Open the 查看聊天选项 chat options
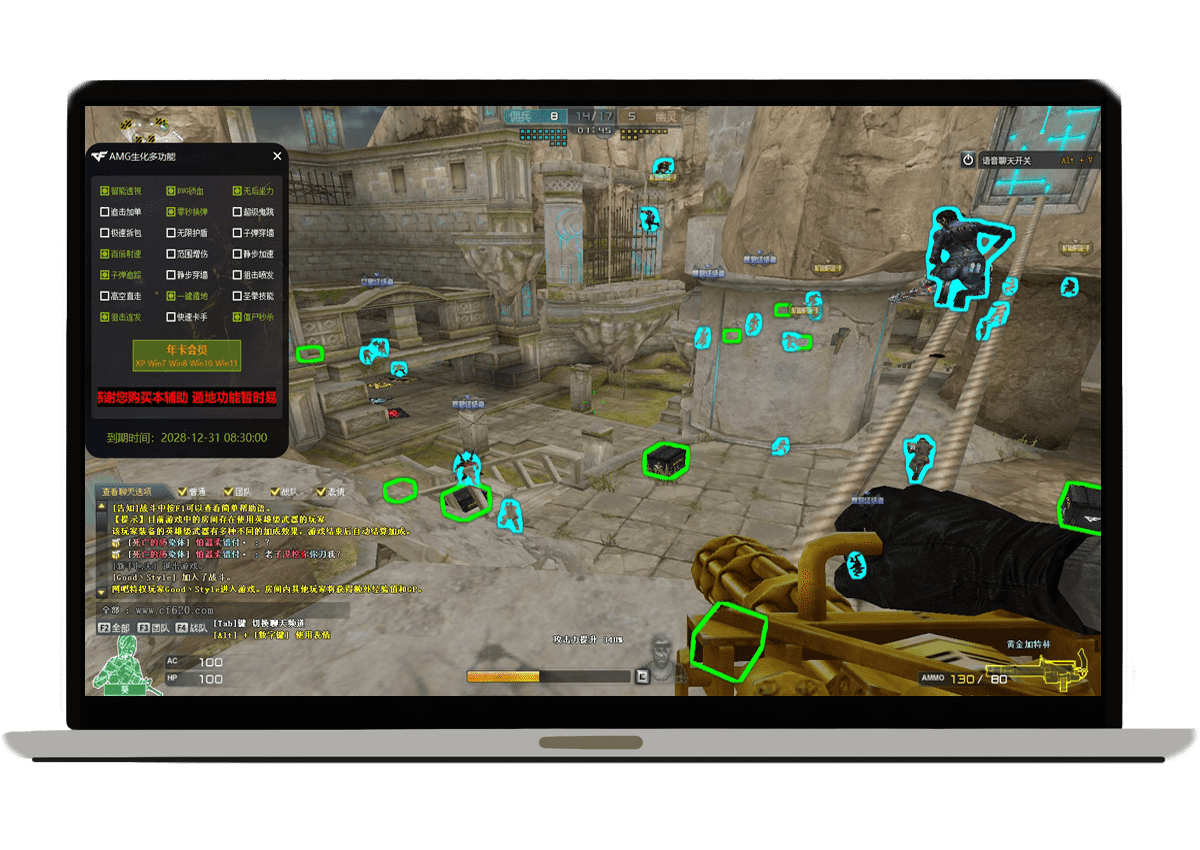Viewport: 1200px width, 850px height. [x=127, y=492]
